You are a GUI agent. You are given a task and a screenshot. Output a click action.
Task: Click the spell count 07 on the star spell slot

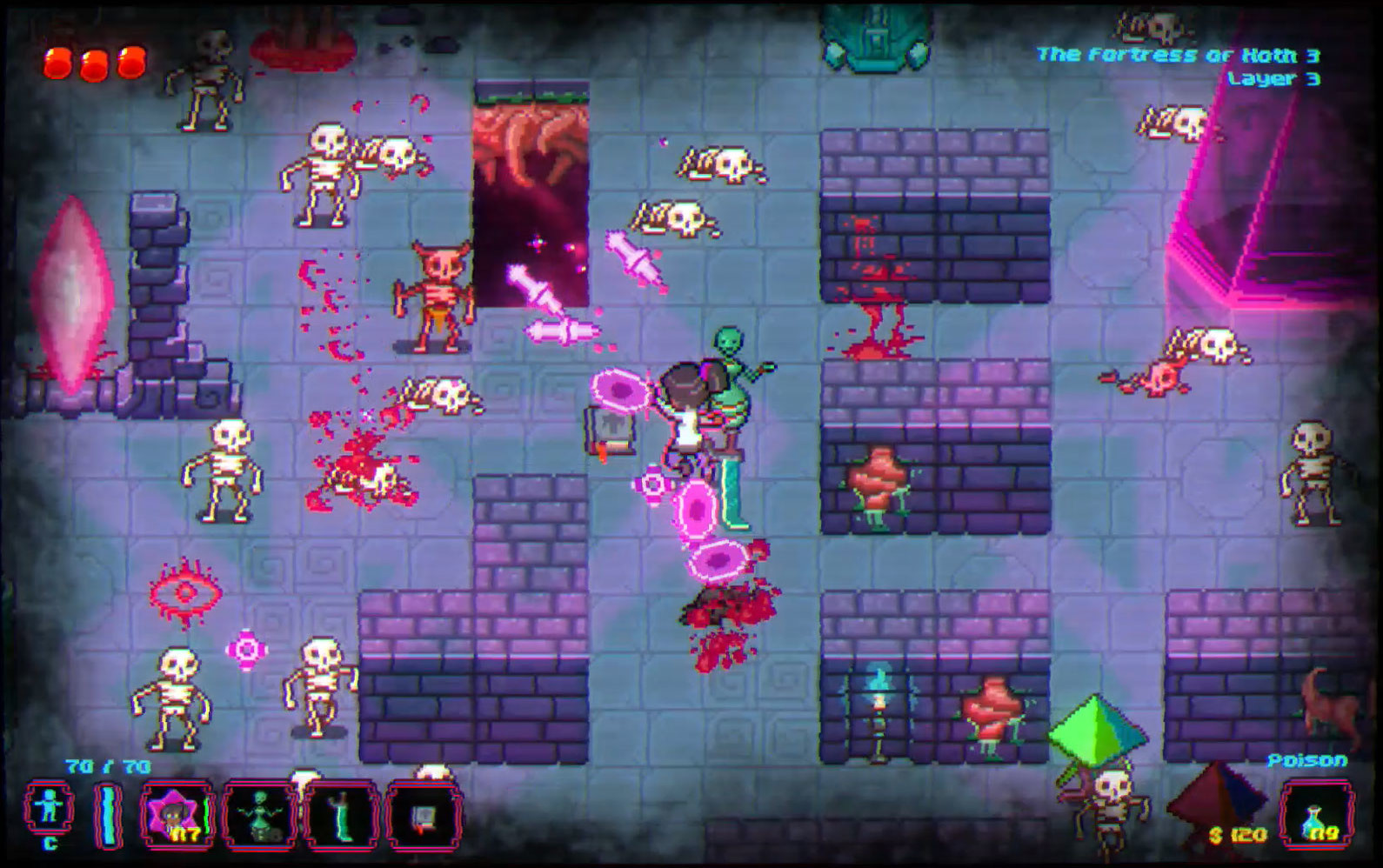click(x=185, y=835)
